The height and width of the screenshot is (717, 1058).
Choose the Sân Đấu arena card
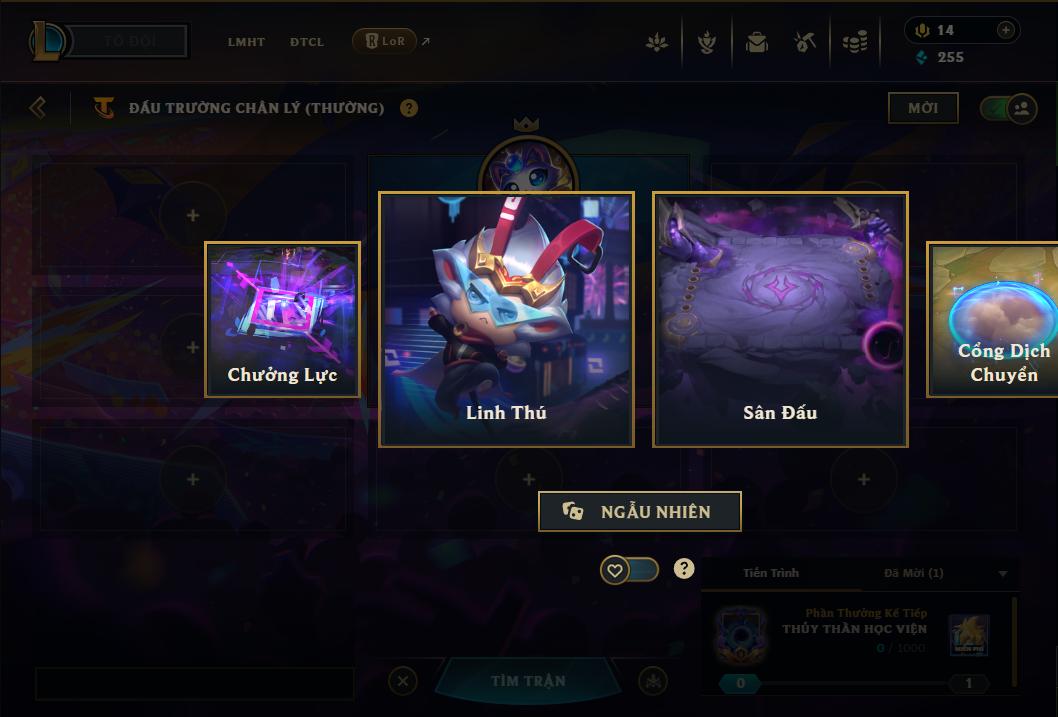point(780,319)
